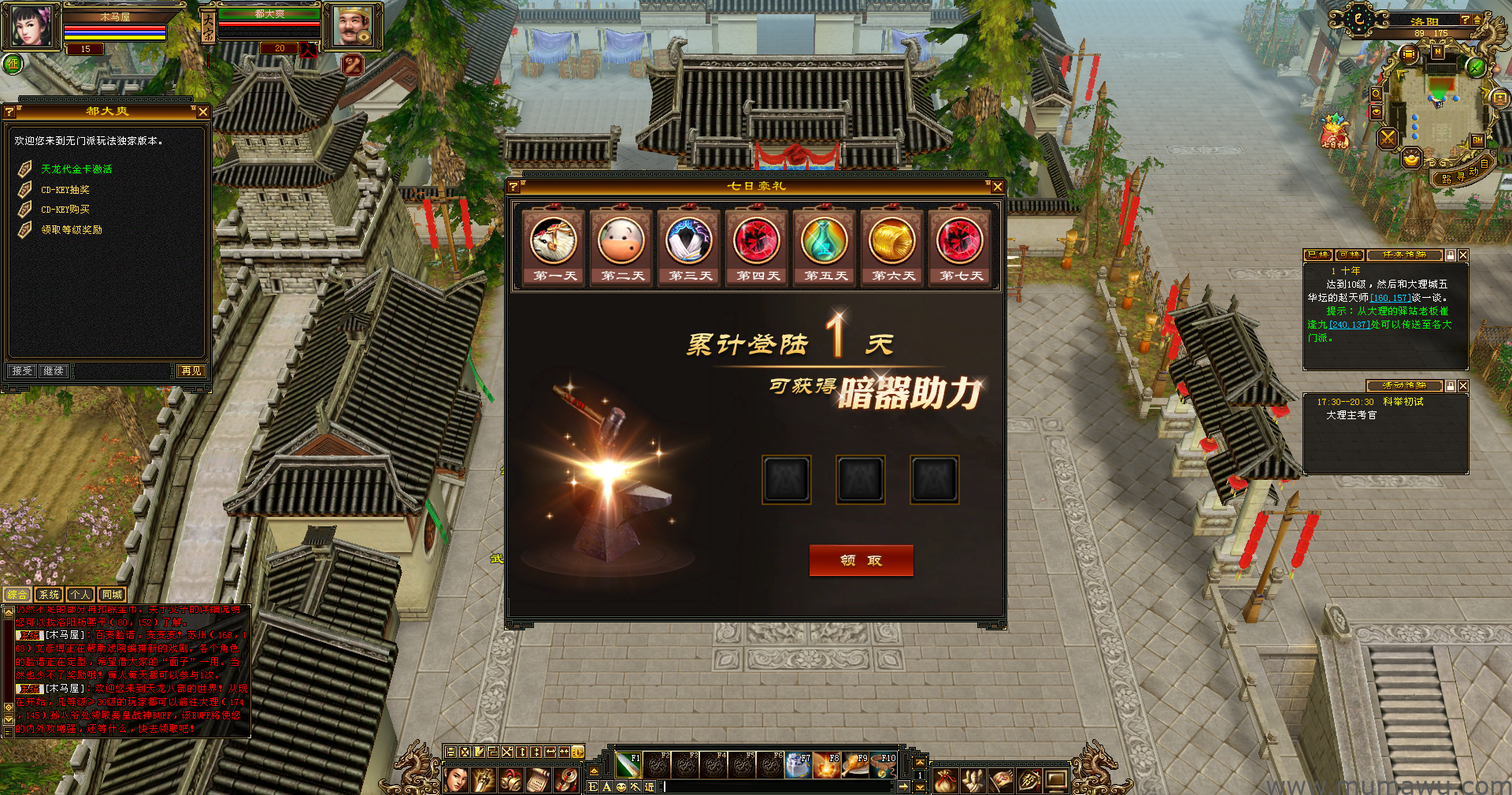1512x795 pixels.
Task: Say goodbye with the 再见 button in NPC dialog
Action: pos(191,370)
